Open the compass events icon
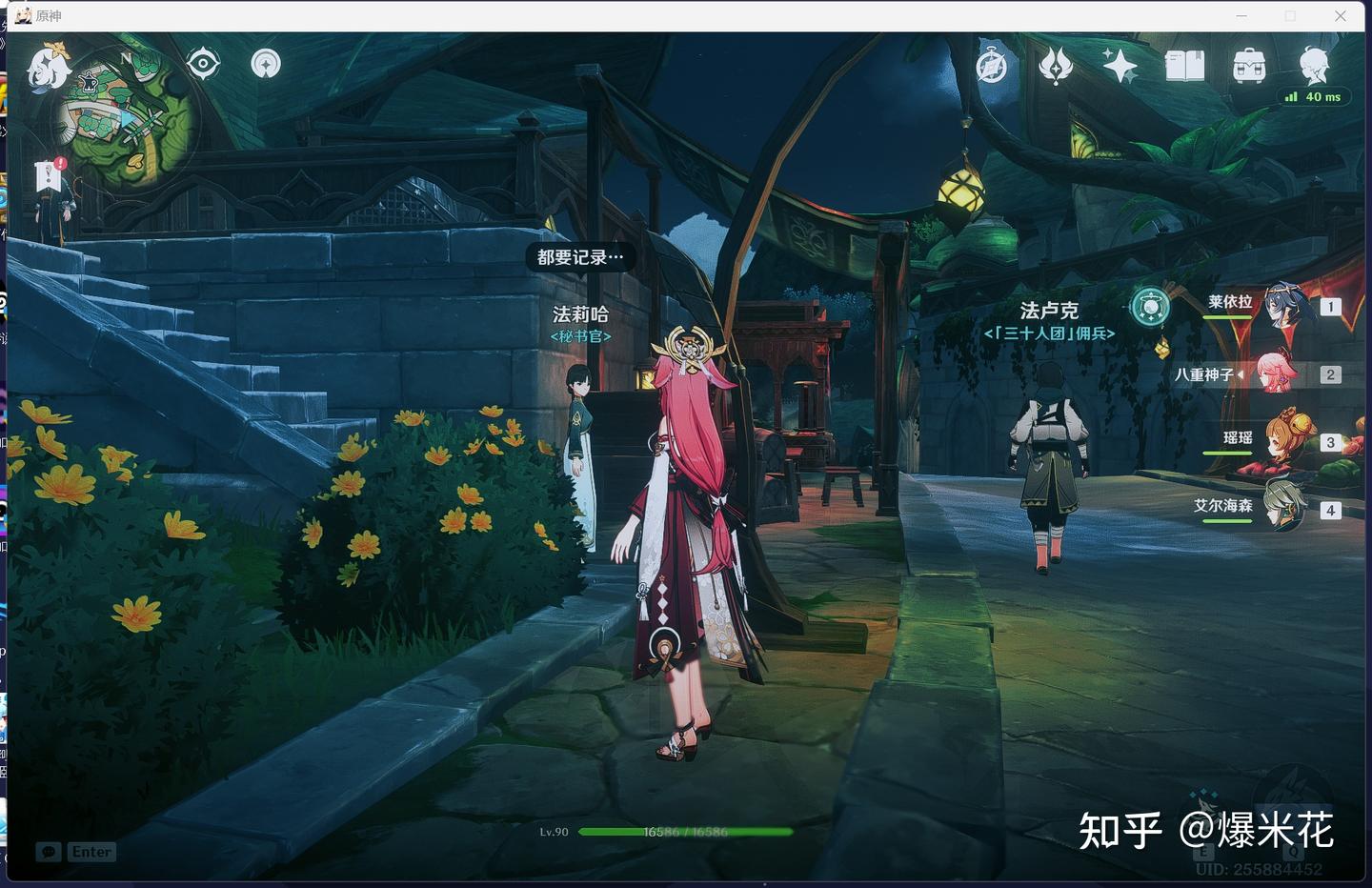Screen dimensions: 1372x888 coord(992,66)
